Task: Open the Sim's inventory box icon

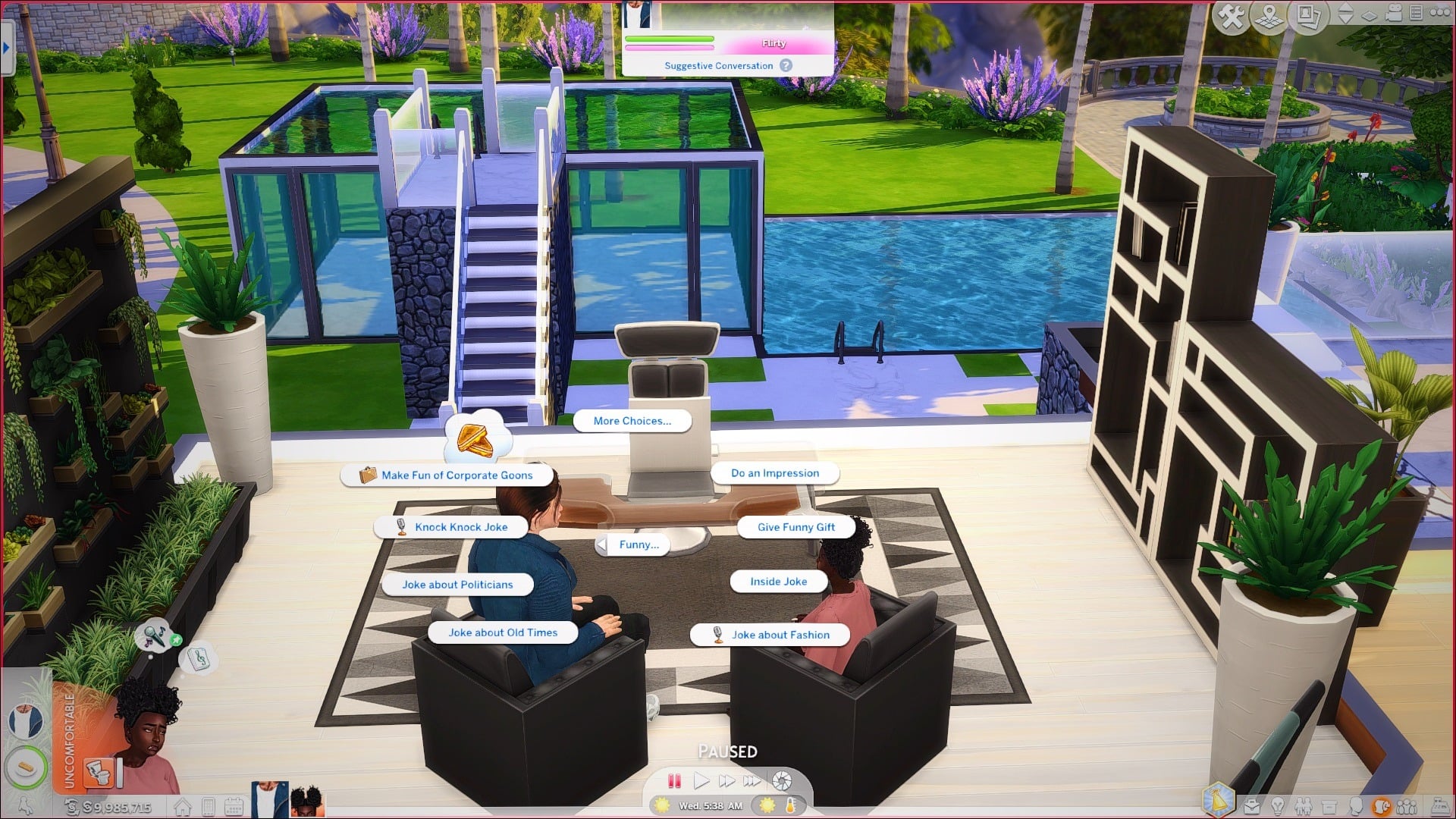Action: (1329, 806)
